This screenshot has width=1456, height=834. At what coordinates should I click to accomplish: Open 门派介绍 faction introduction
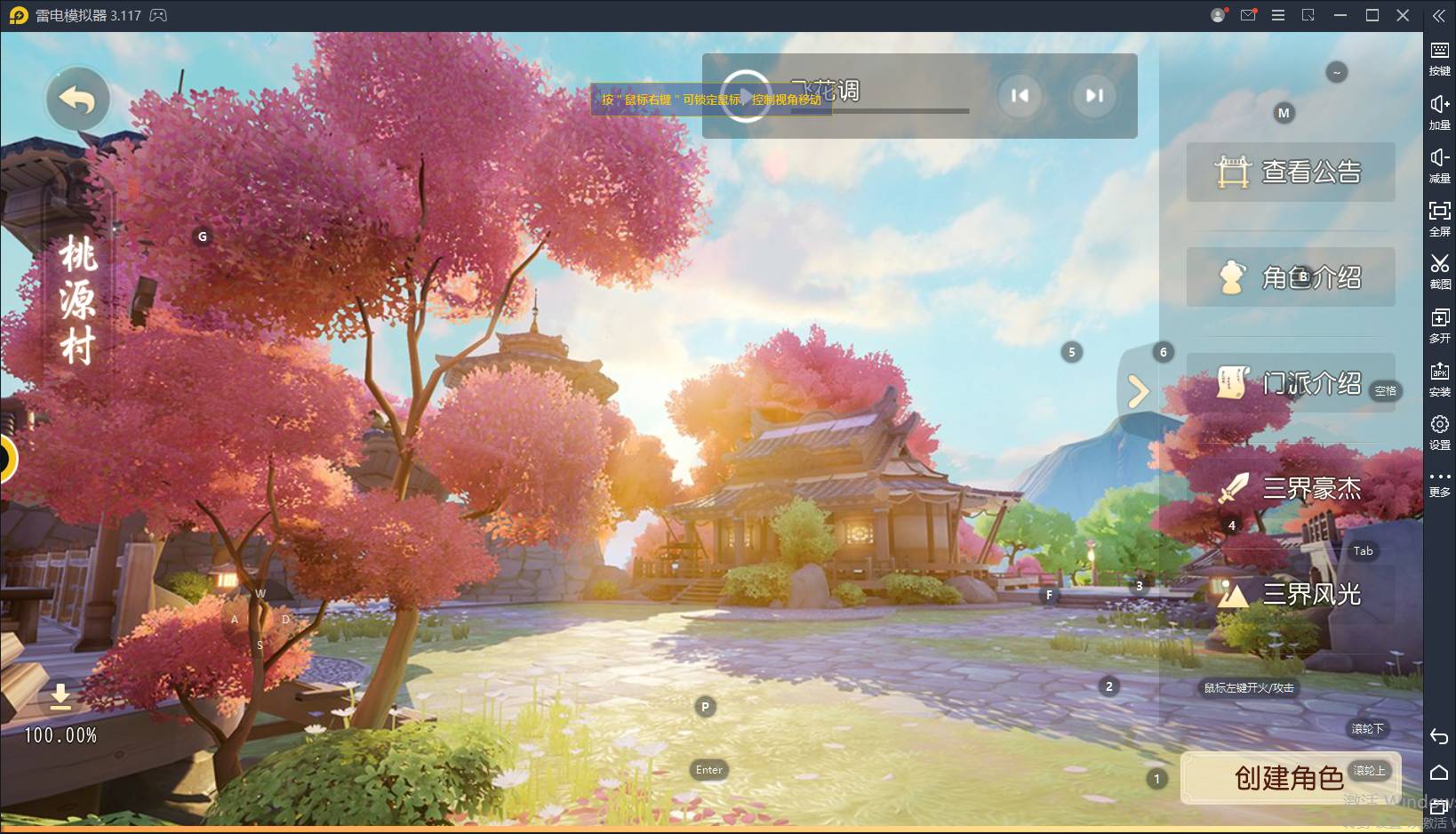click(x=1290, y=383)
